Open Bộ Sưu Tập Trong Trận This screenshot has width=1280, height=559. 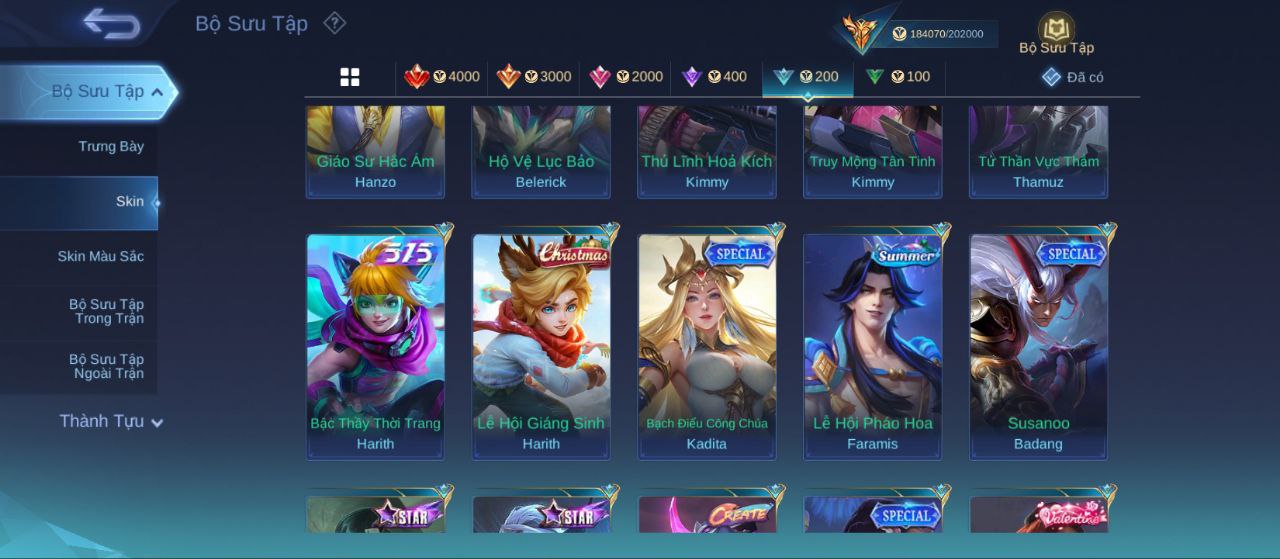click(x=106, y=312)
